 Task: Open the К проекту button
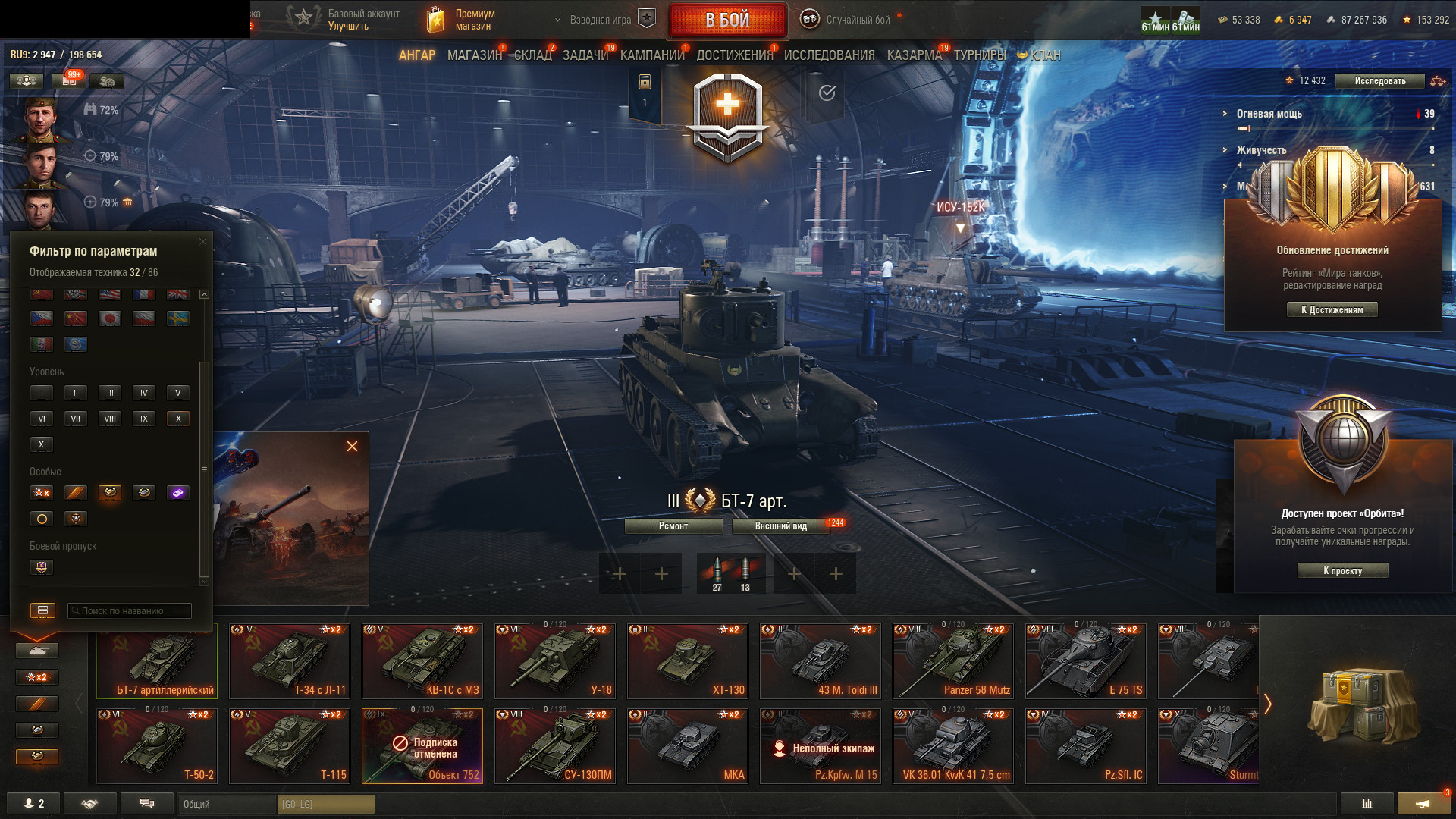coord(1342,571)
